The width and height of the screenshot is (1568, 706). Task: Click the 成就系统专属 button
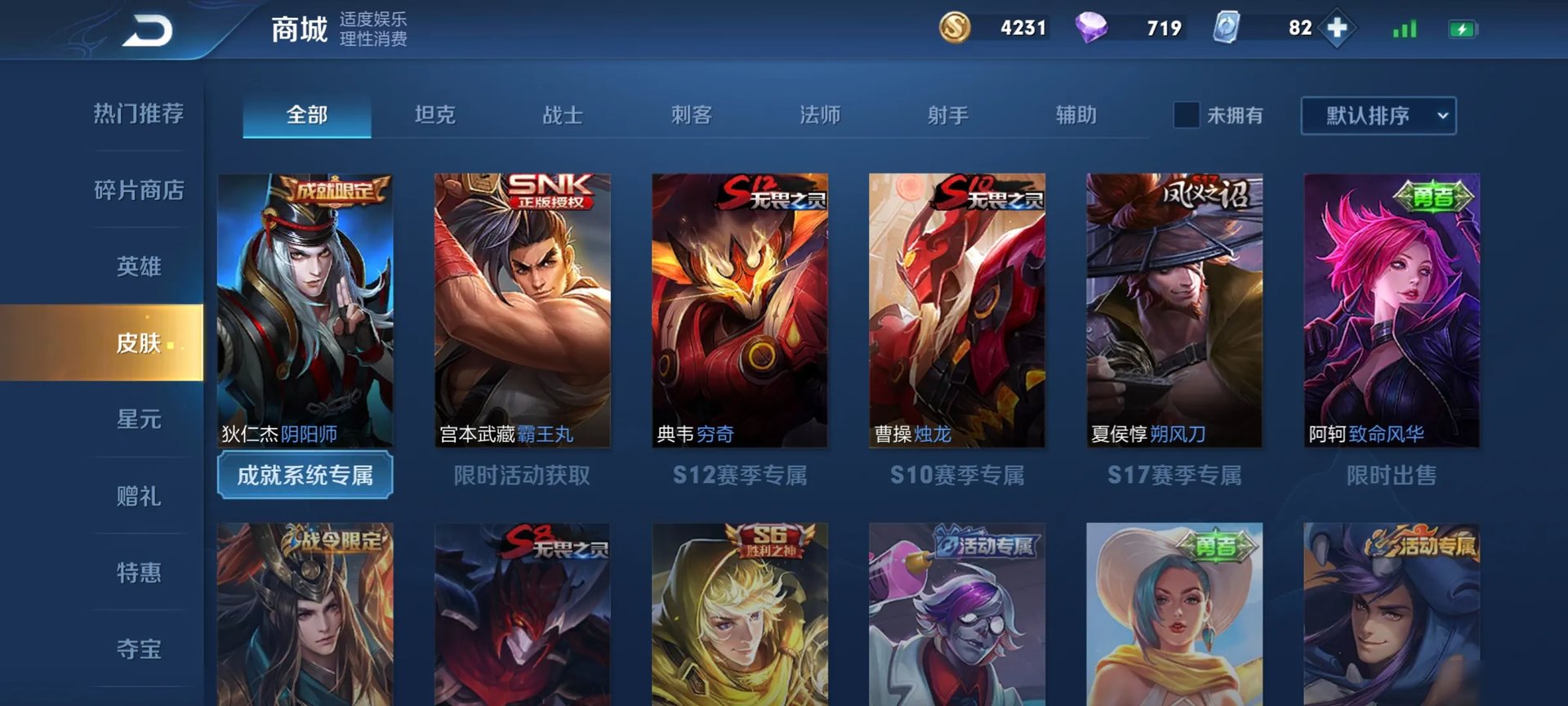point(305,474)
